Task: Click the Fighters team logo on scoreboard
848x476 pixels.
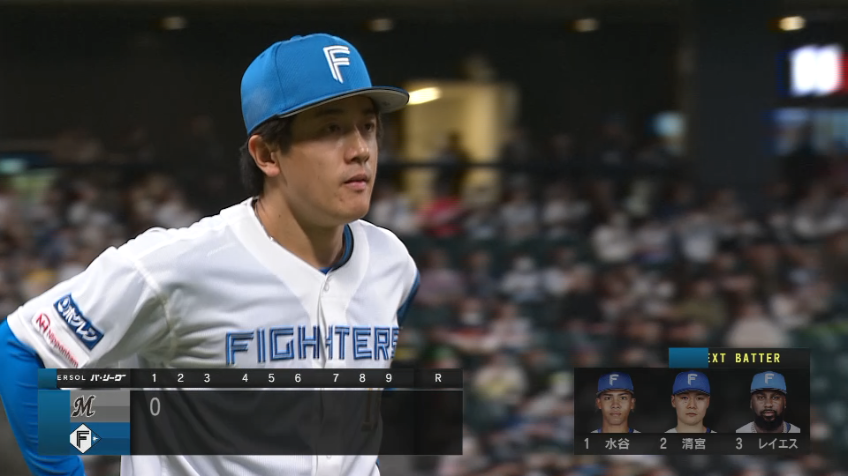Action: 82,438
